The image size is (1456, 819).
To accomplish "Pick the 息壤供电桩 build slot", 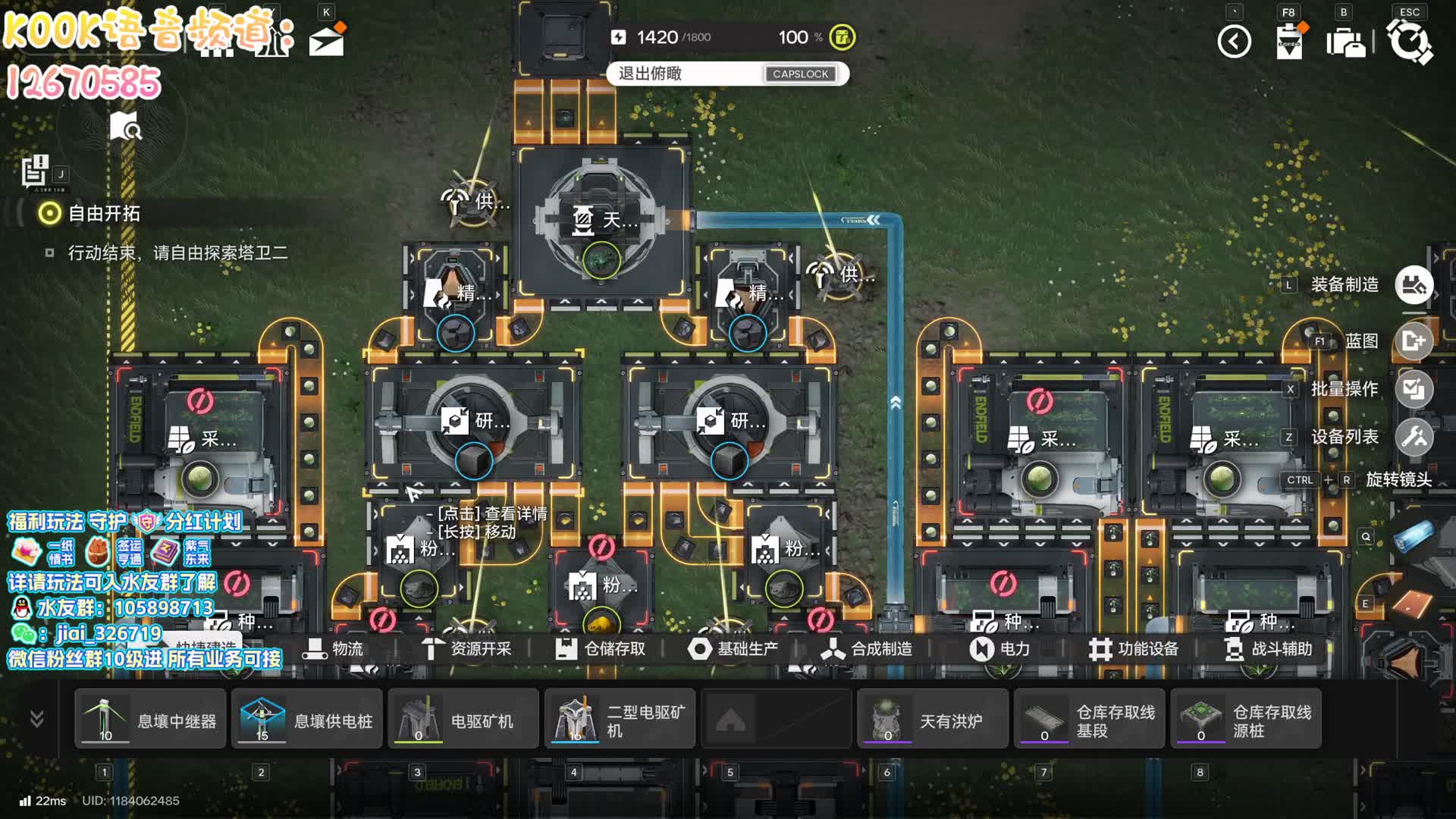I will (x=307, y=719).
